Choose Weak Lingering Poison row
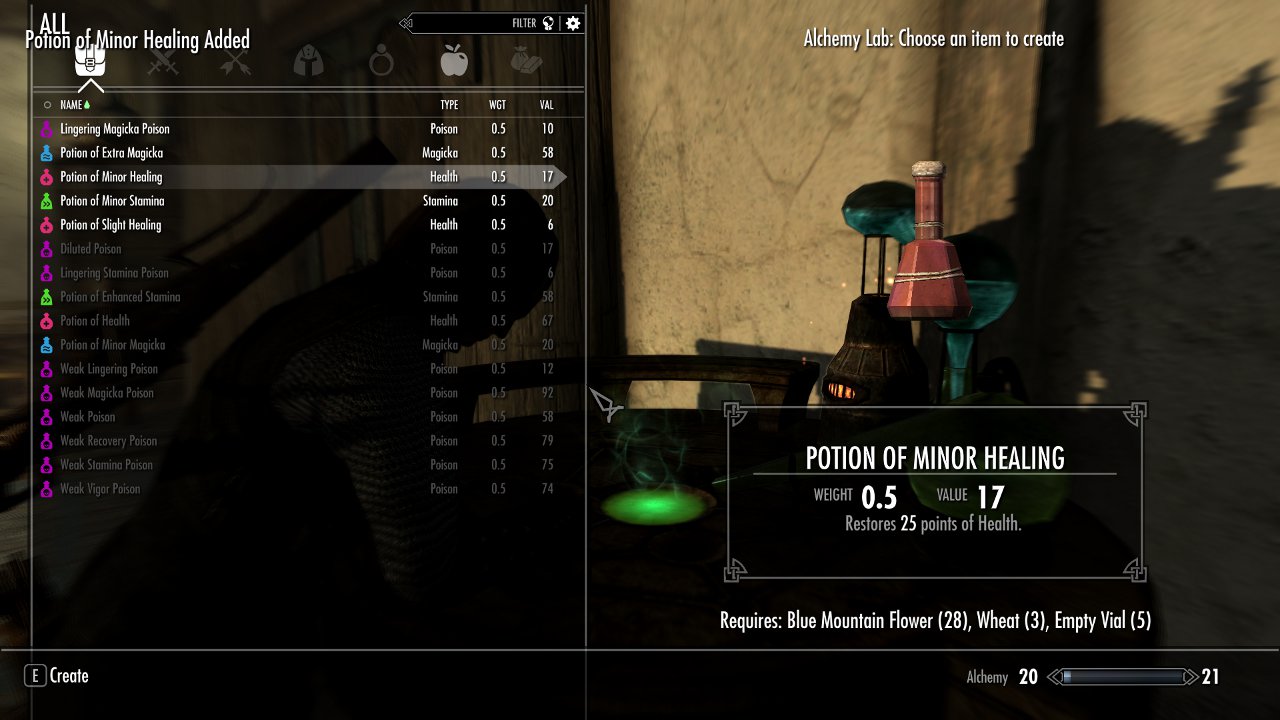 tap(109, 369)
